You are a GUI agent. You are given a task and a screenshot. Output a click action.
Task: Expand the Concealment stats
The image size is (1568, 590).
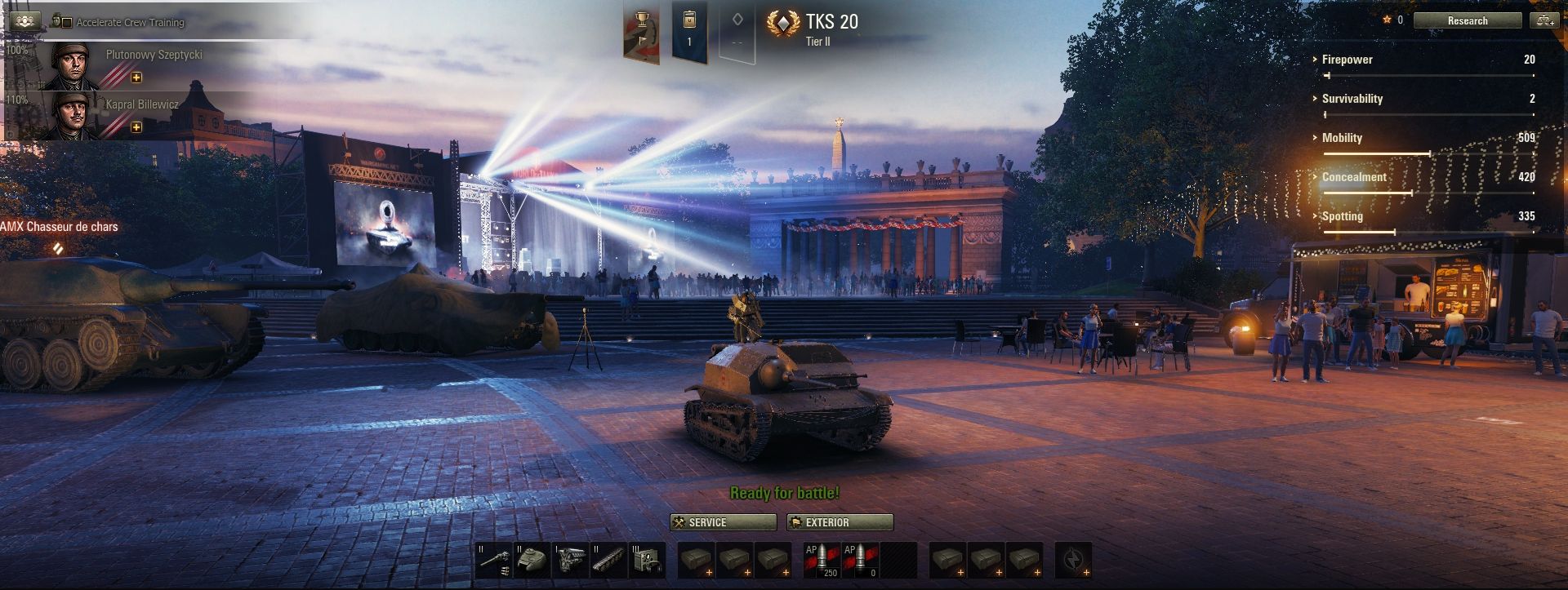click(1353, 177)
